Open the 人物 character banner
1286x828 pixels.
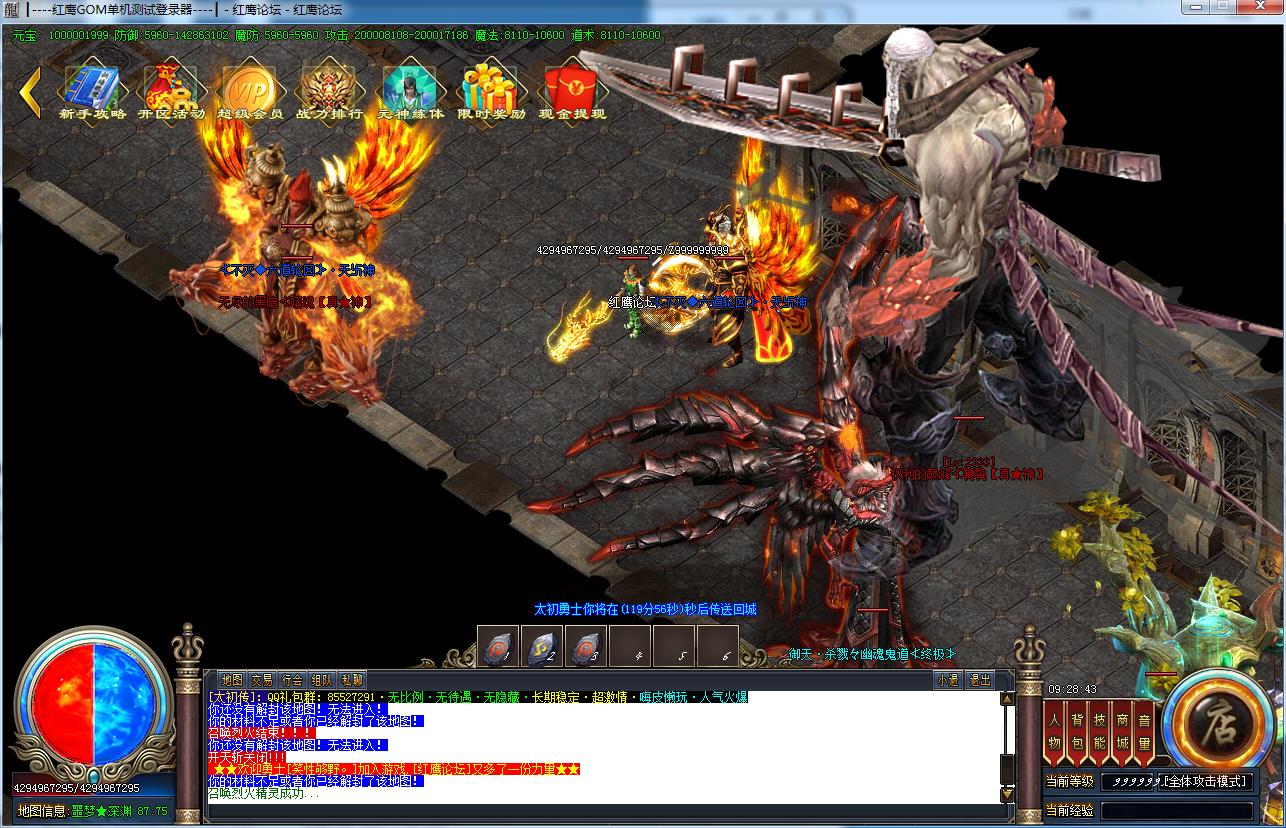(1054, 733)
